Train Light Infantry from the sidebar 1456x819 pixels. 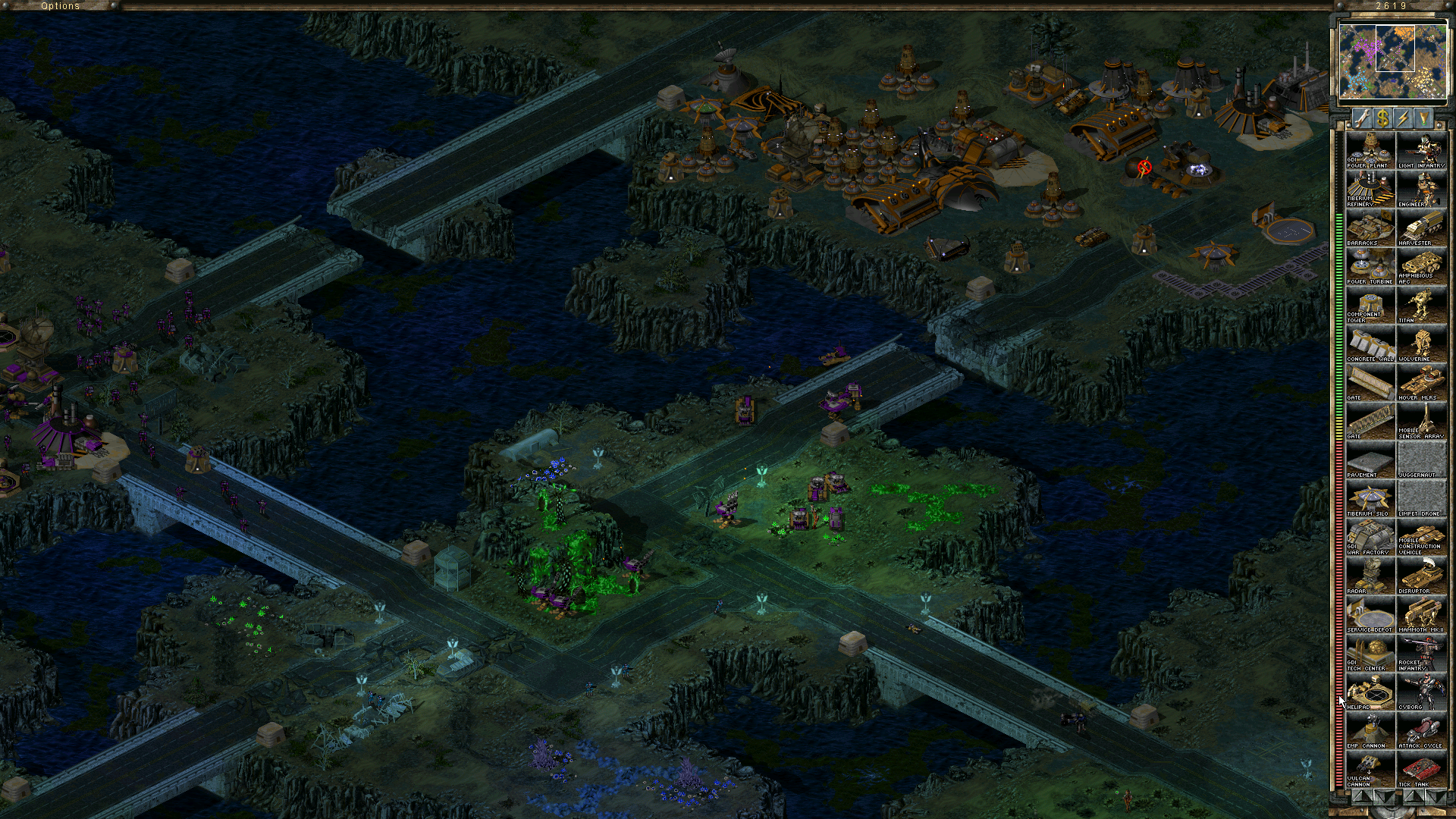click(1421, 150)
